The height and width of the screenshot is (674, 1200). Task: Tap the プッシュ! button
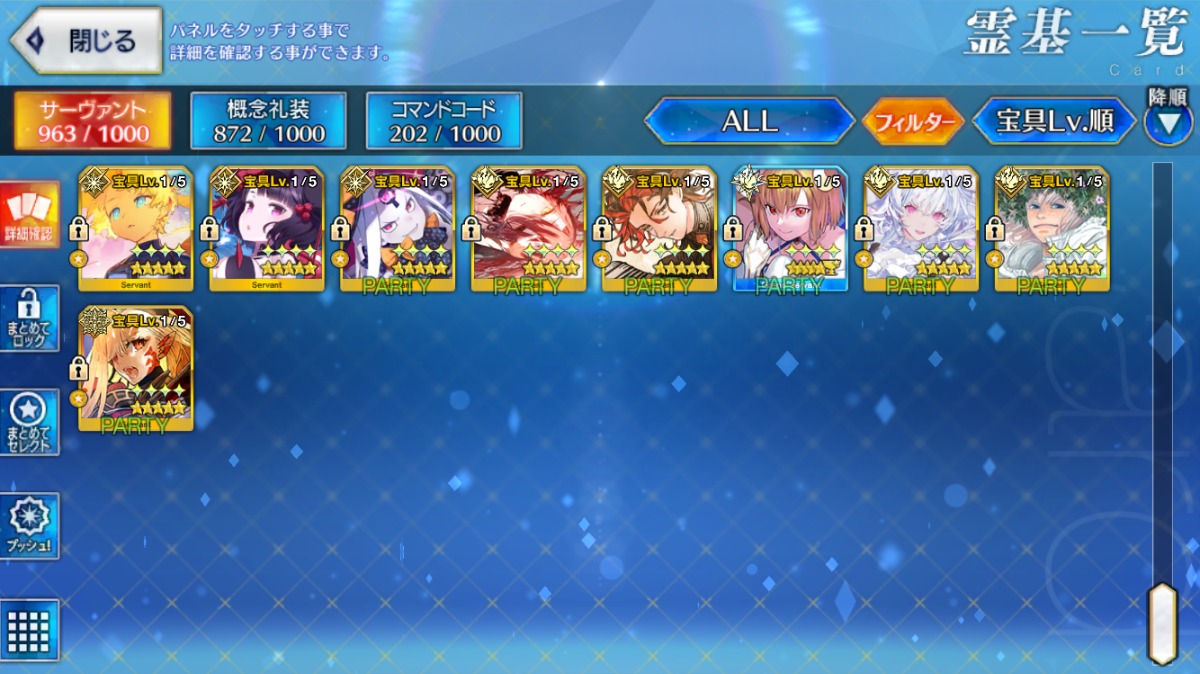30,526
